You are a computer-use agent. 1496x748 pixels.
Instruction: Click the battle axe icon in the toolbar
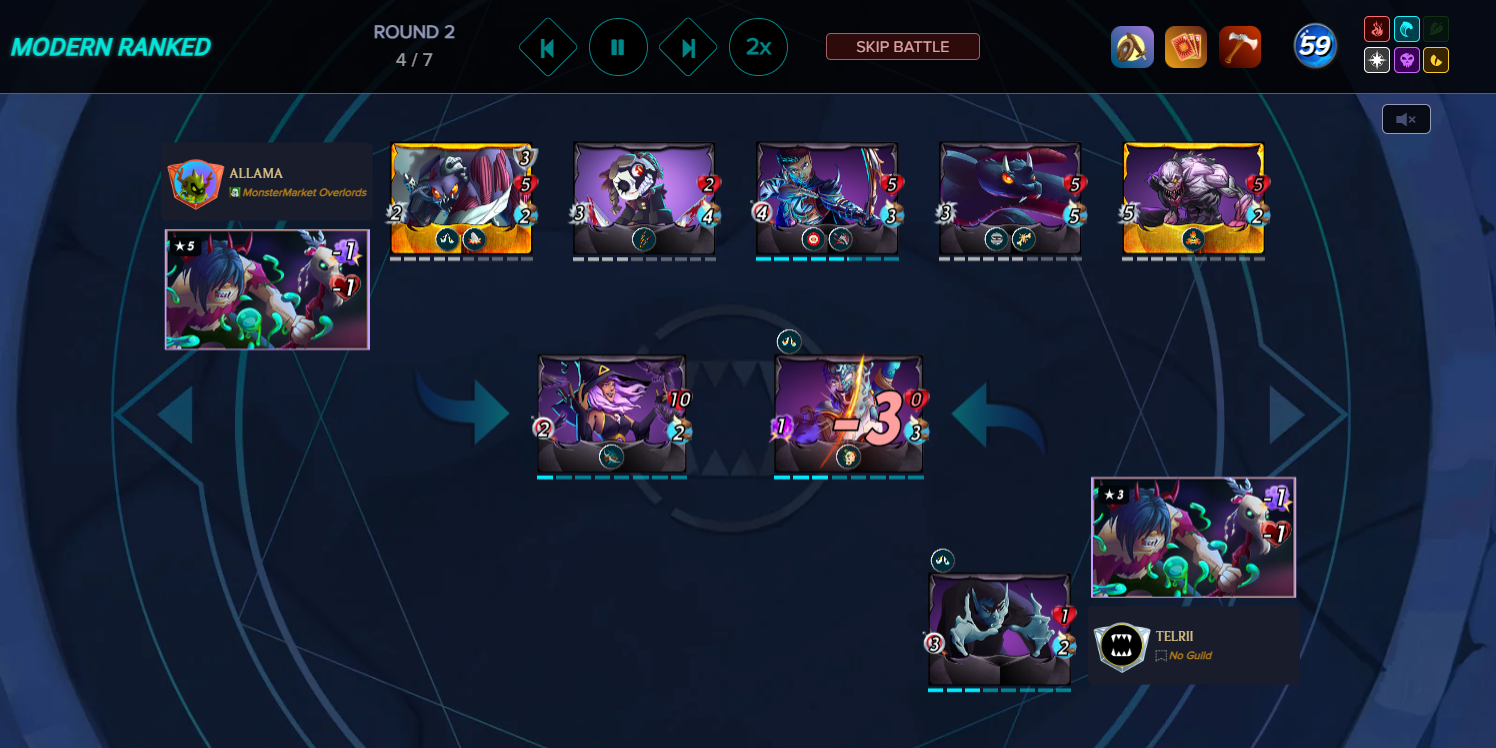[1240, 45]
